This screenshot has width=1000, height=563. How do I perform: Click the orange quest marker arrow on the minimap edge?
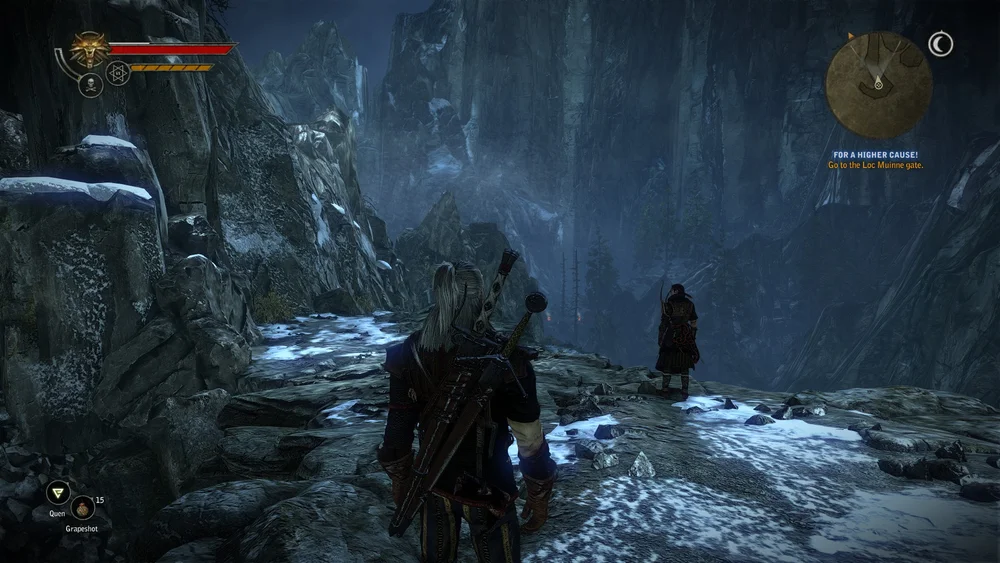click(x=851, y=37)
